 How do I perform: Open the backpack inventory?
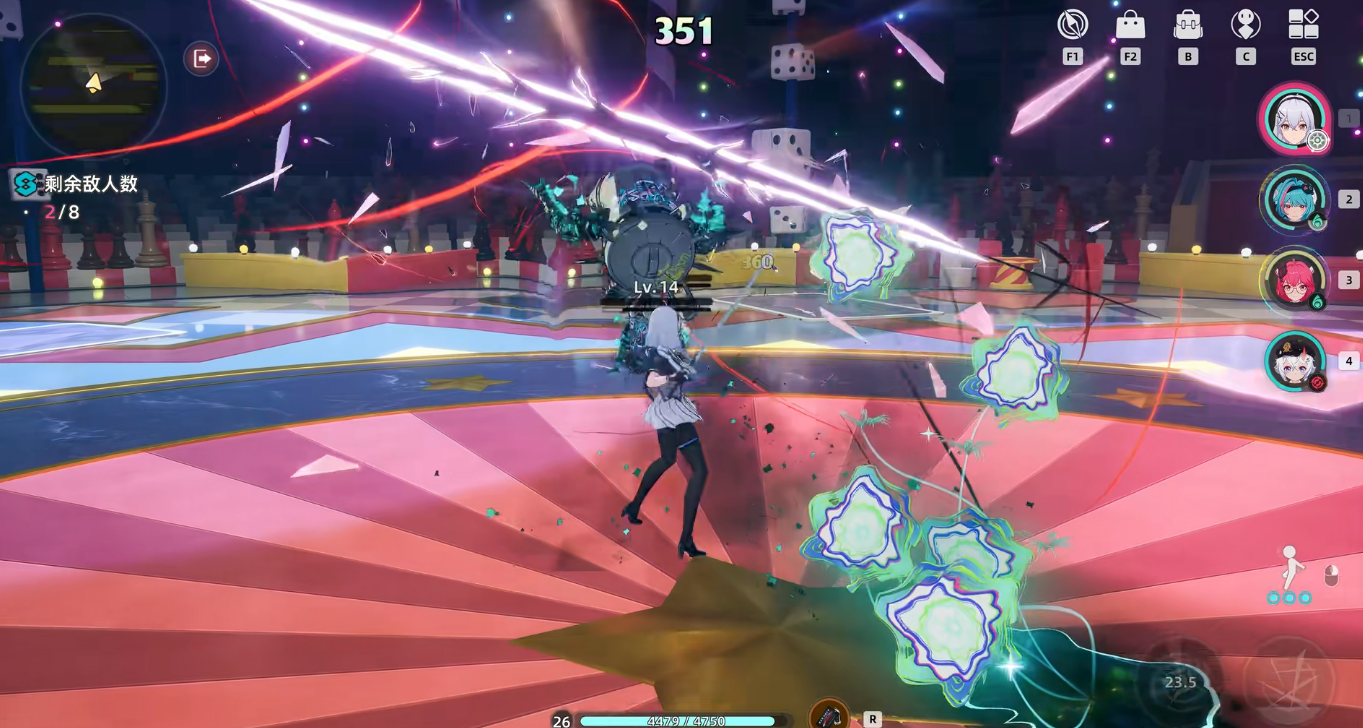pyautogui.click(x=1188, y=25)
